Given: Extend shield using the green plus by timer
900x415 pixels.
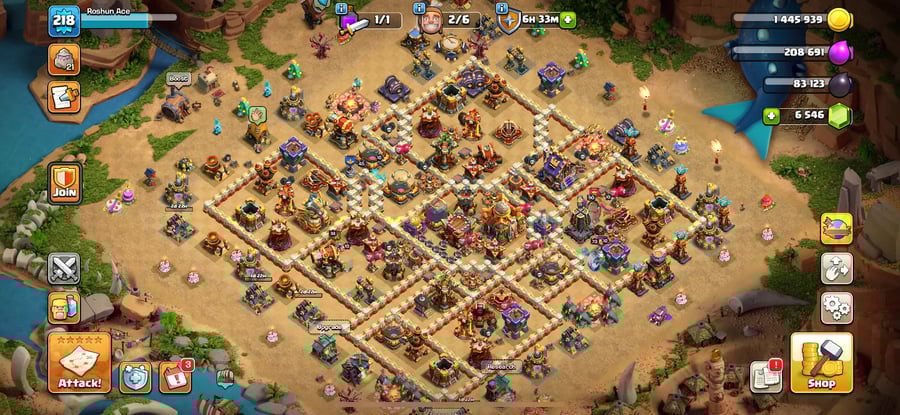Looking at the screenshot, I should [568, 19].
